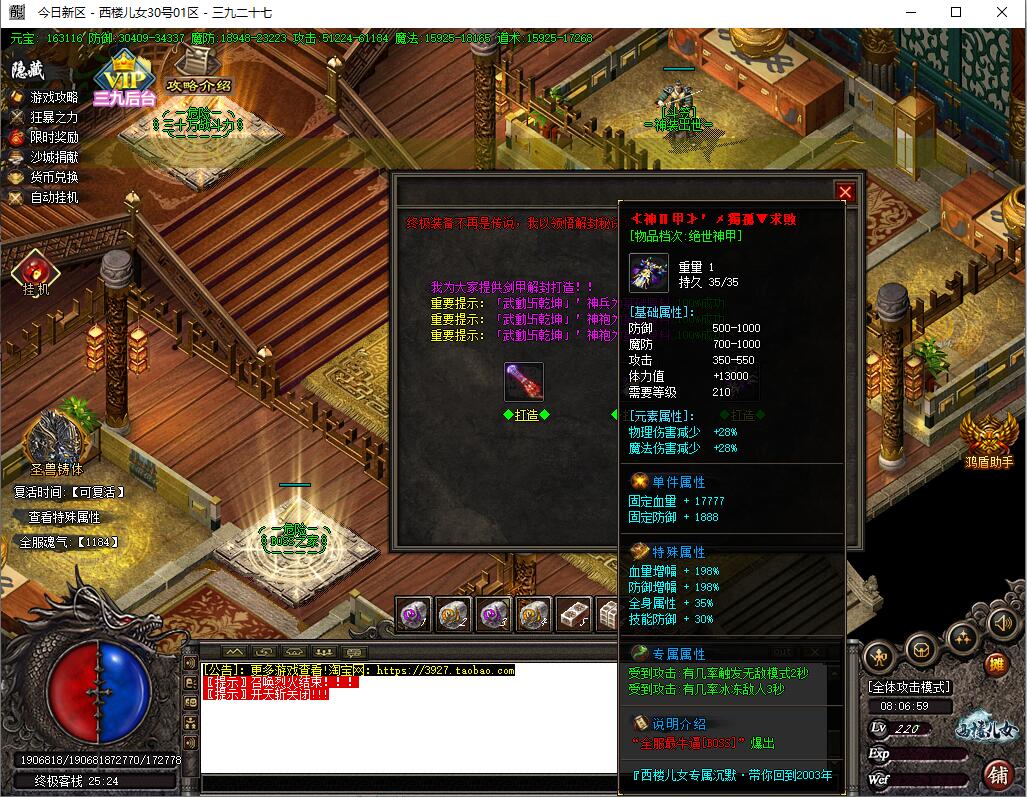Maximize the game window
The height and width of the screenshot is (797, 1027).
click(x=956, y=13)
